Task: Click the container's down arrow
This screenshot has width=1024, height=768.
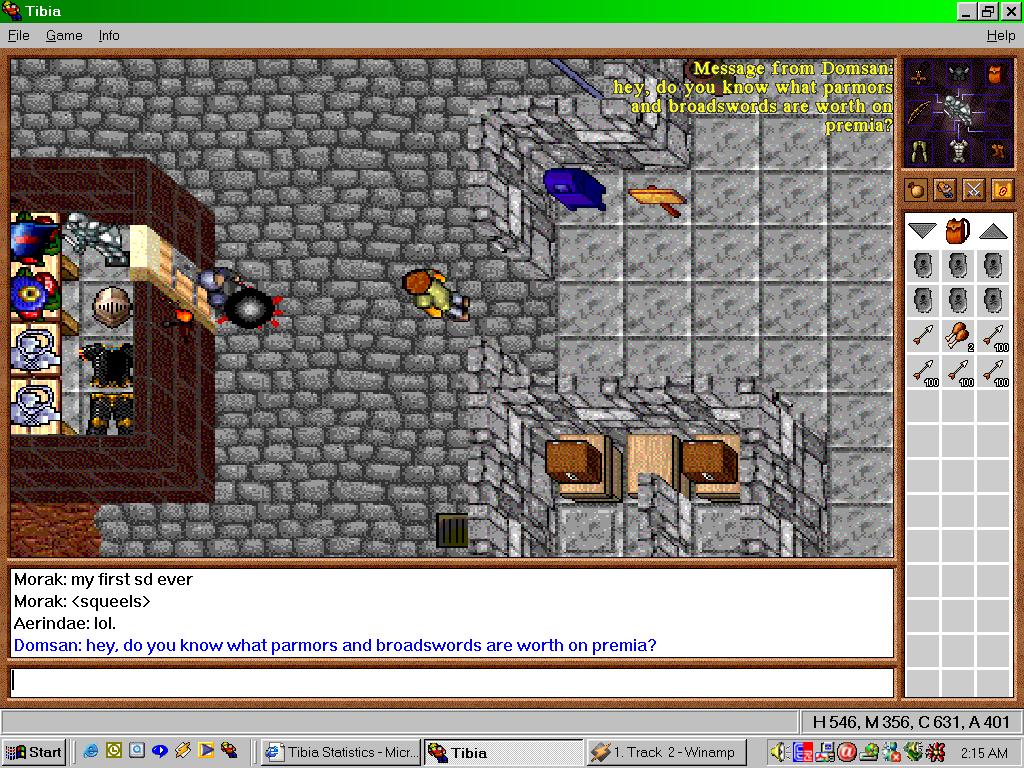Action: coord(922,232)
